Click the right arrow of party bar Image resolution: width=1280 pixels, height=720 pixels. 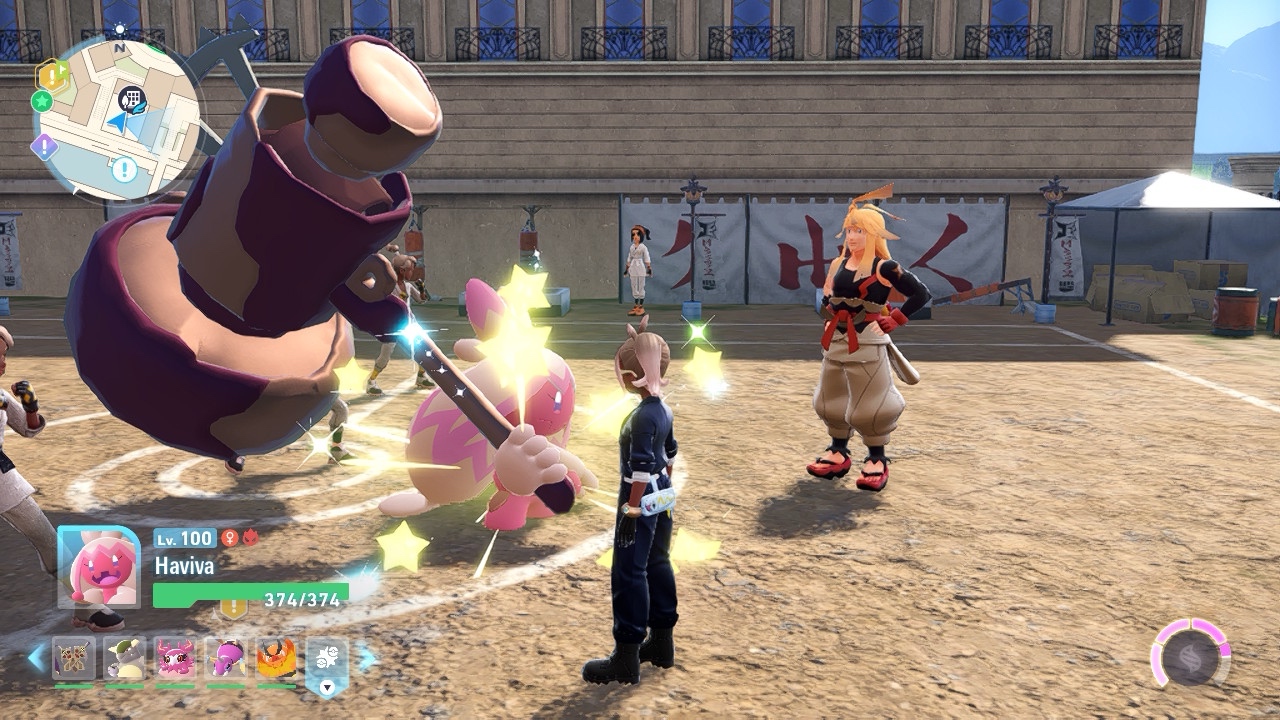click(x=366, y=658)
